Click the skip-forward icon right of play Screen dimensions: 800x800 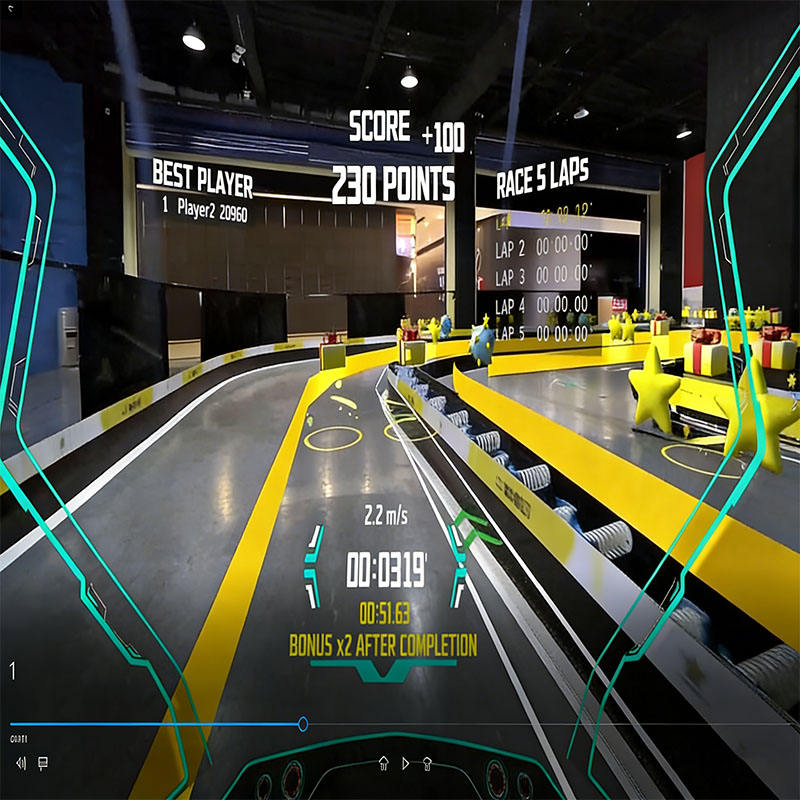(427, 763)
